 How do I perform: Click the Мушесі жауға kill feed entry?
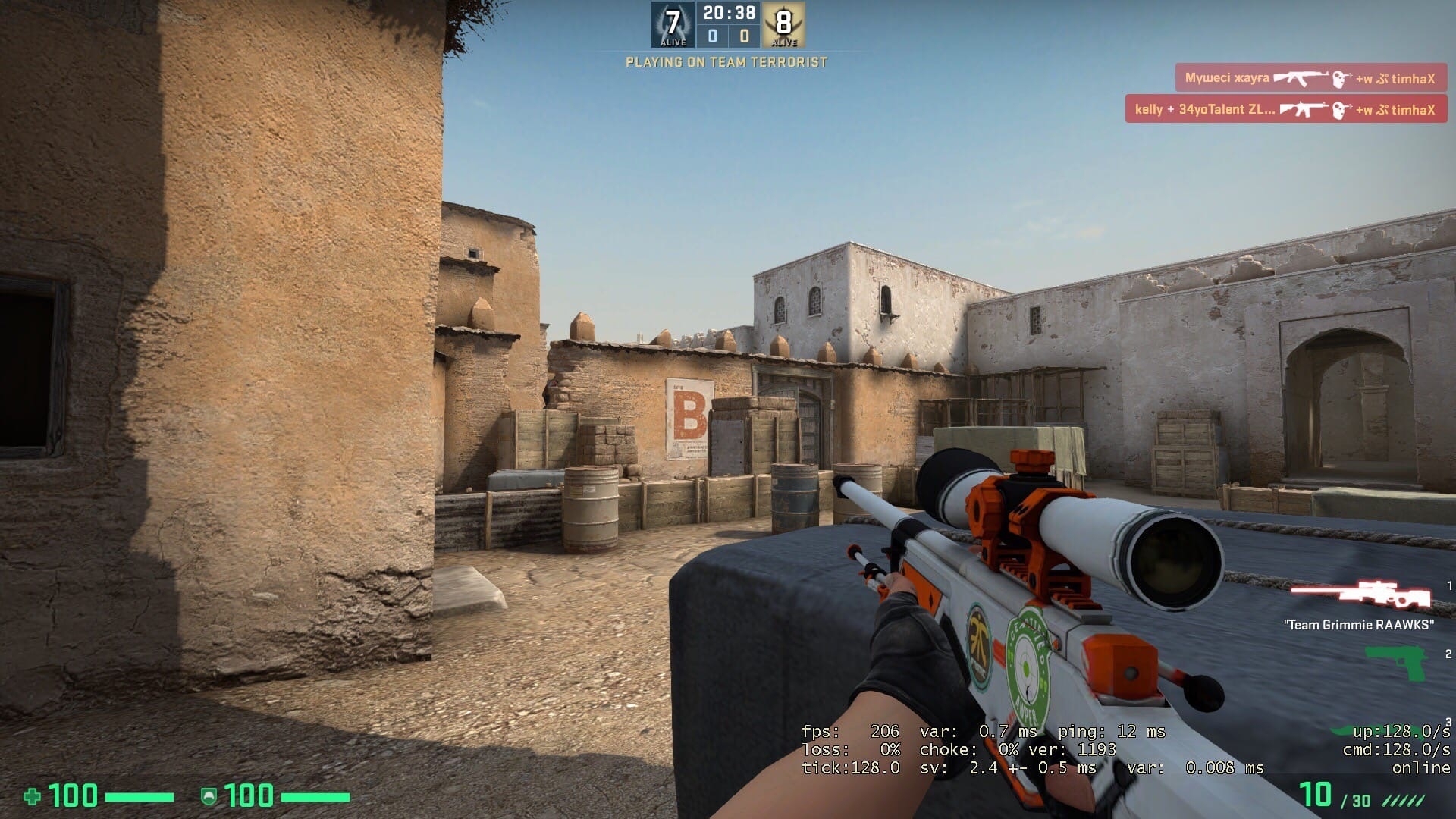click(x=1310, y=78)
